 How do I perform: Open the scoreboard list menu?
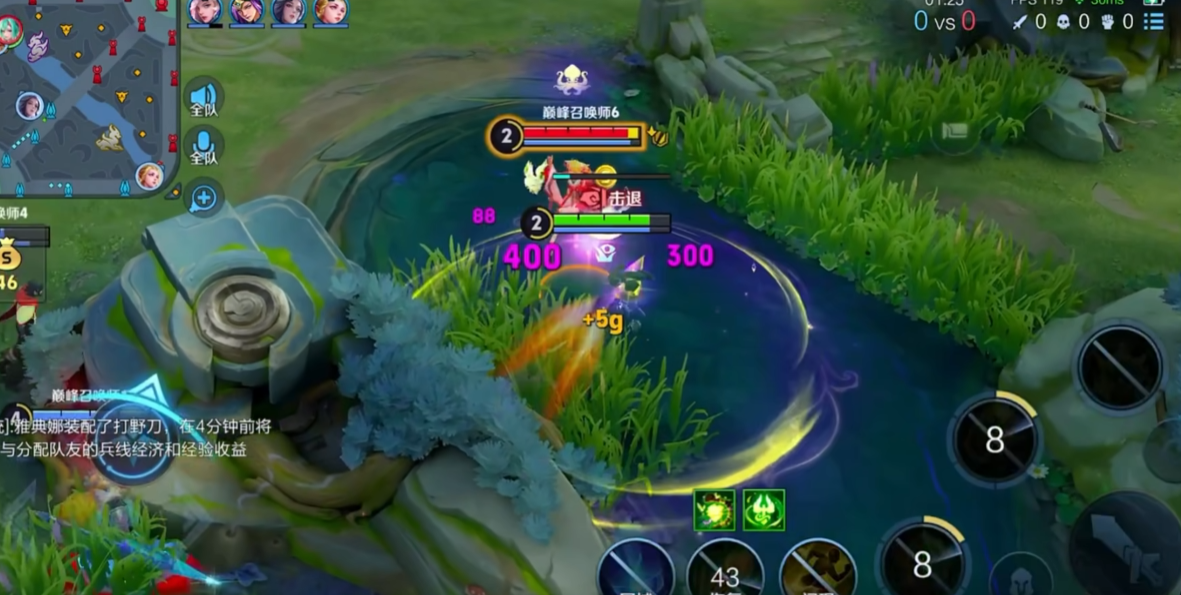1154,21
